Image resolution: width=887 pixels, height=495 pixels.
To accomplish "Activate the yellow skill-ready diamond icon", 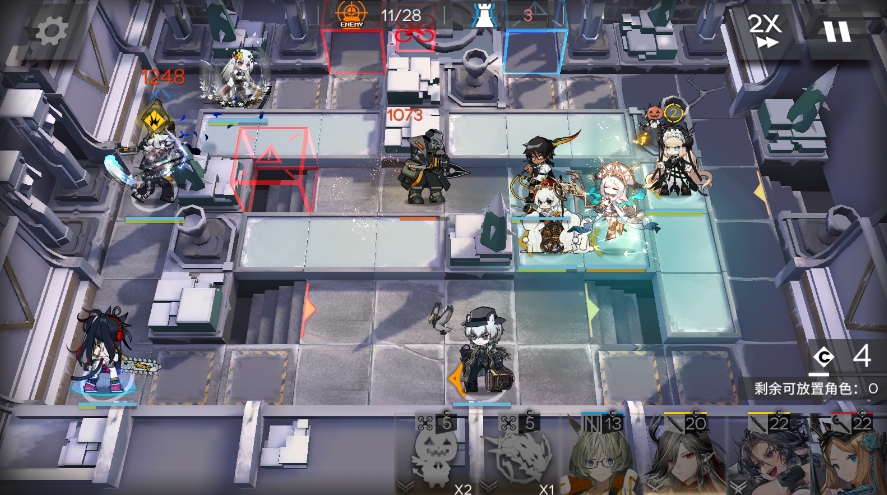I will pyautogui.click(x=155, y=115).
